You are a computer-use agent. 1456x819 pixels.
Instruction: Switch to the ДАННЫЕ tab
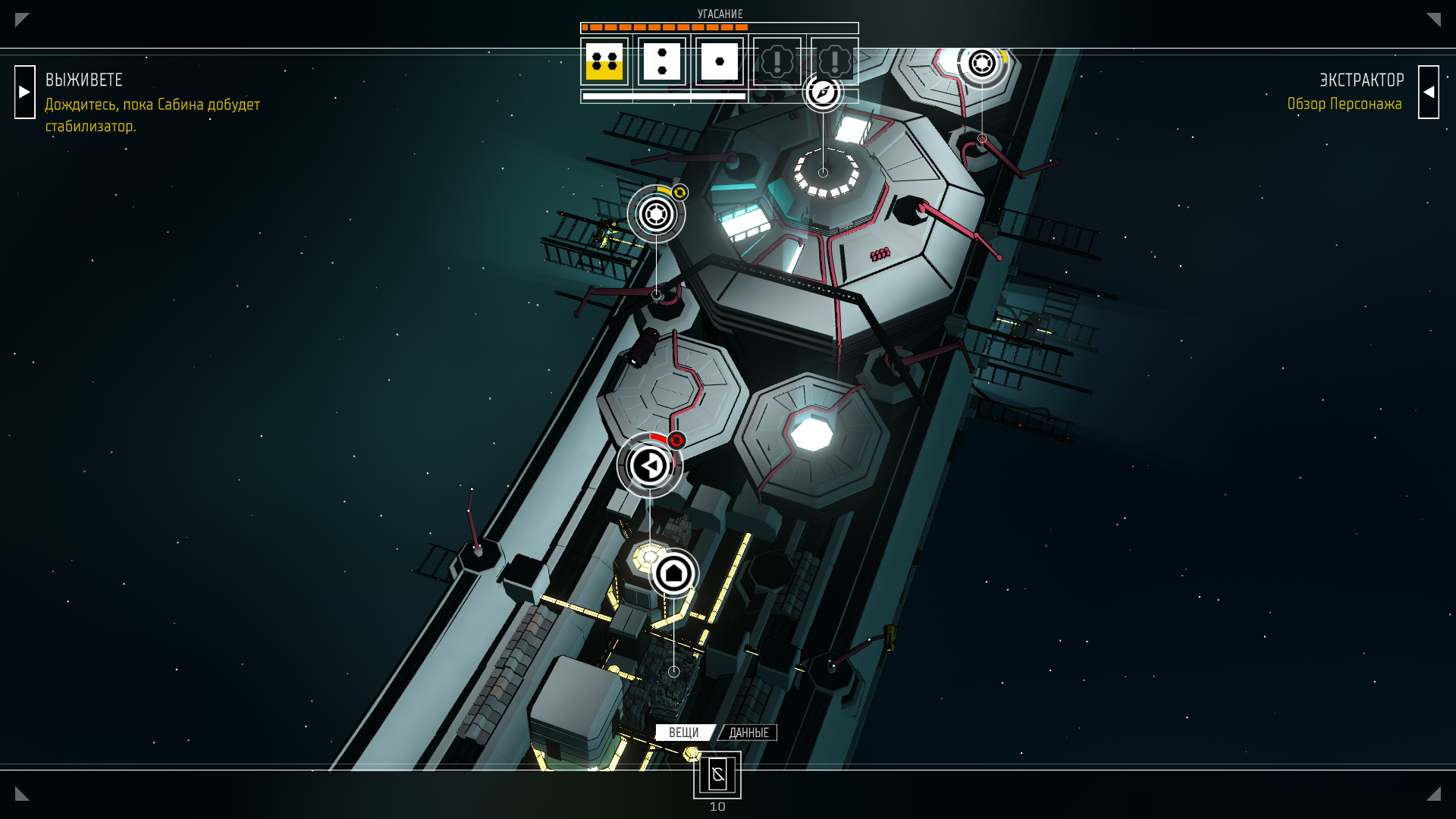[748, 733]
